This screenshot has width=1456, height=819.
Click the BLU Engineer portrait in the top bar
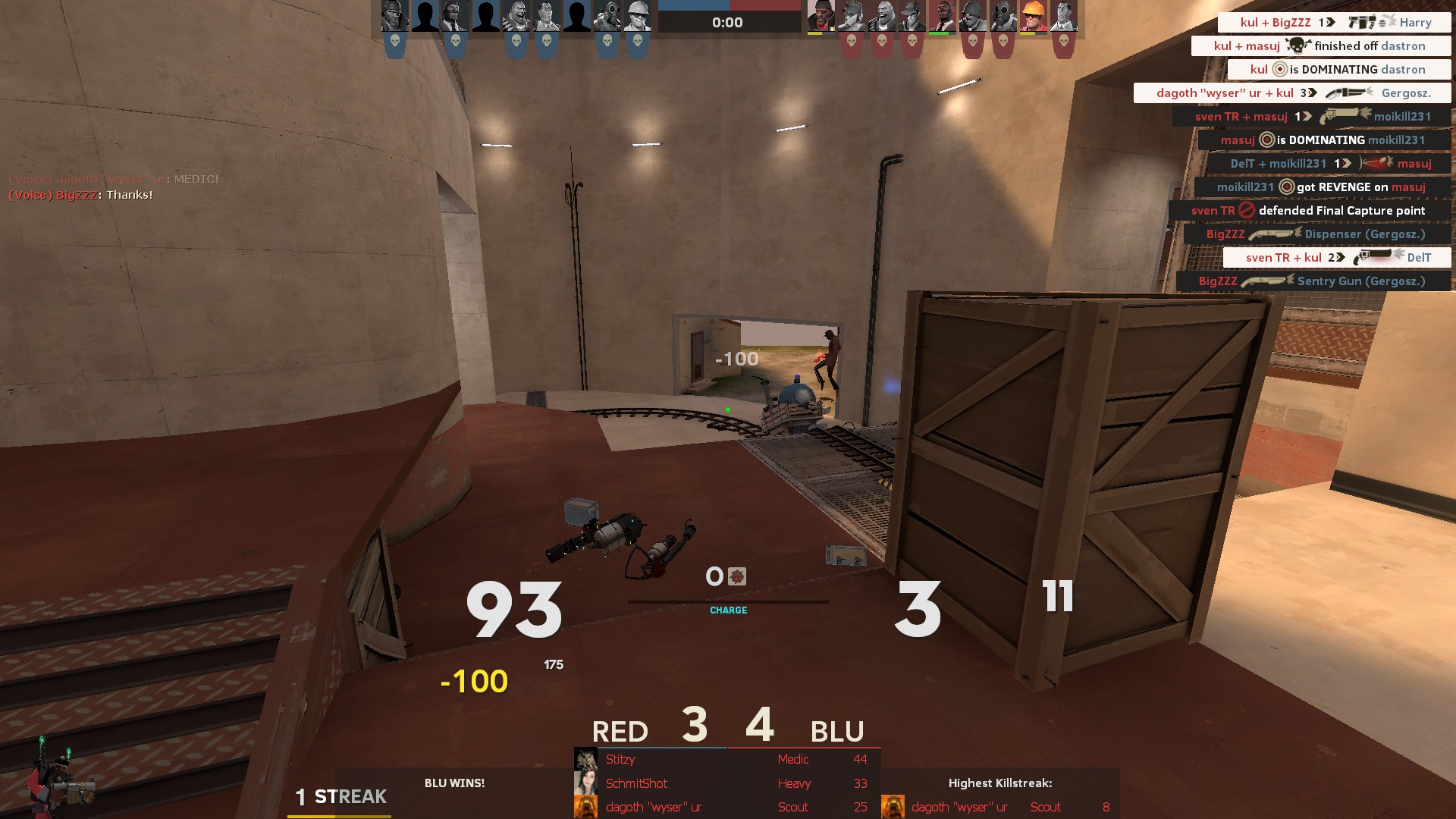pyautogui.click(x=637, y=17)
